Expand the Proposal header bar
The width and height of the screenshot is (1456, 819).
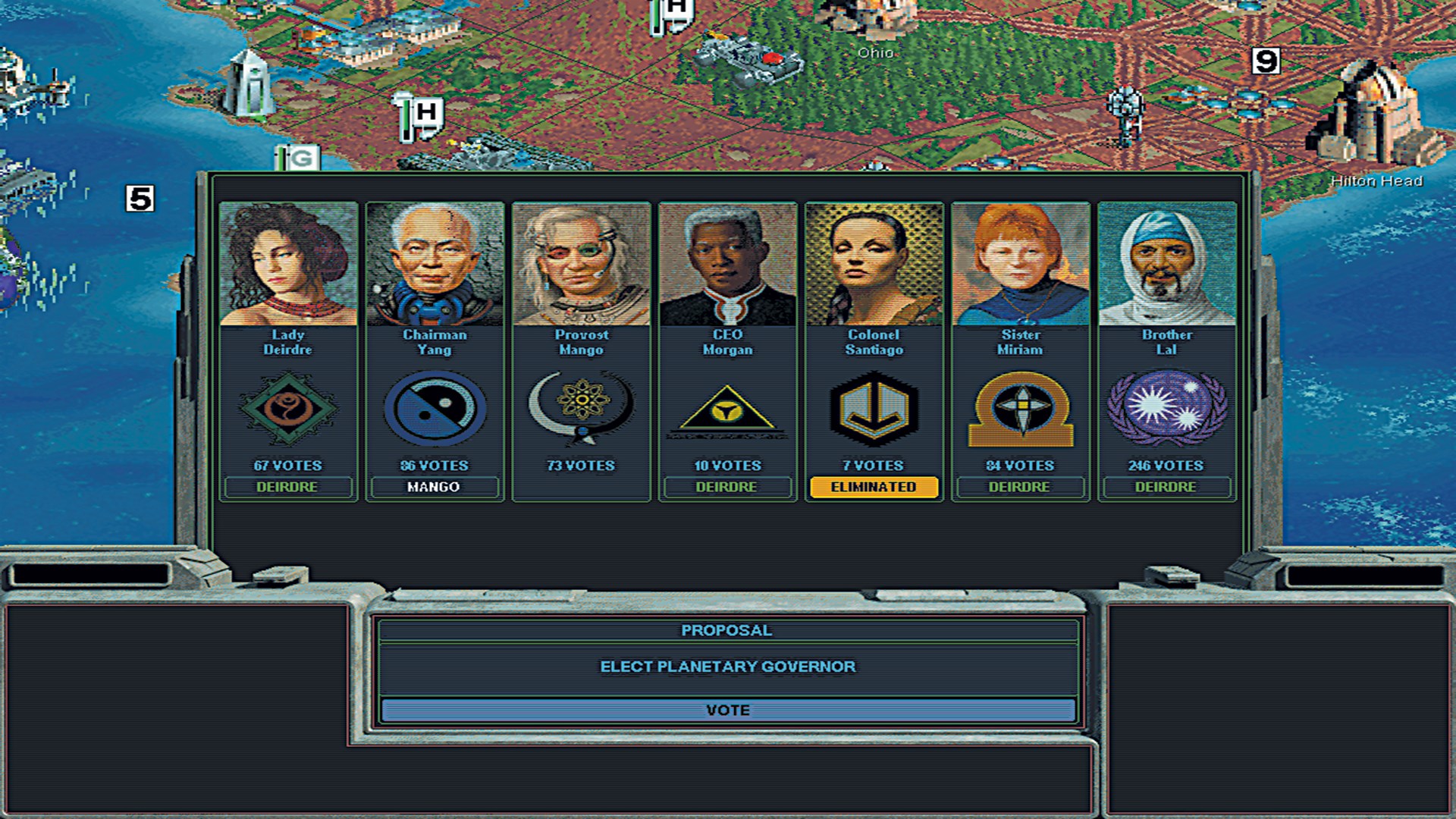click(x=726, y=629)
